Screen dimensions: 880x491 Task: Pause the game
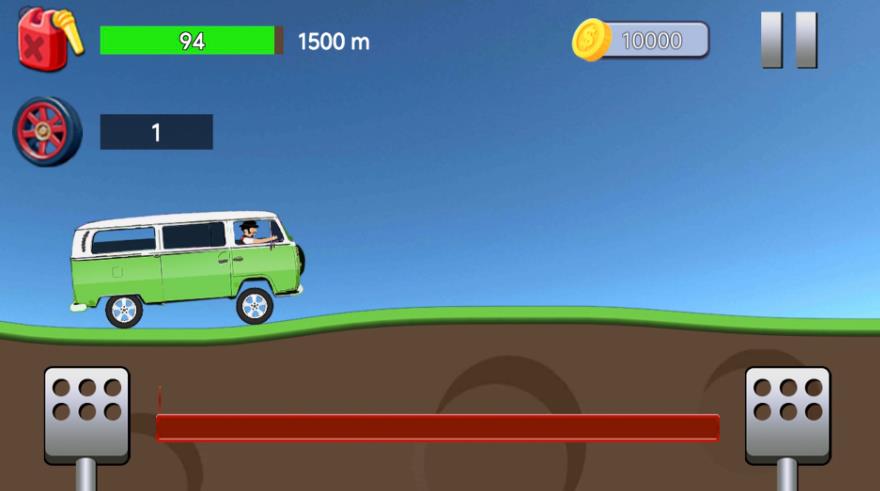click(789, 40)
